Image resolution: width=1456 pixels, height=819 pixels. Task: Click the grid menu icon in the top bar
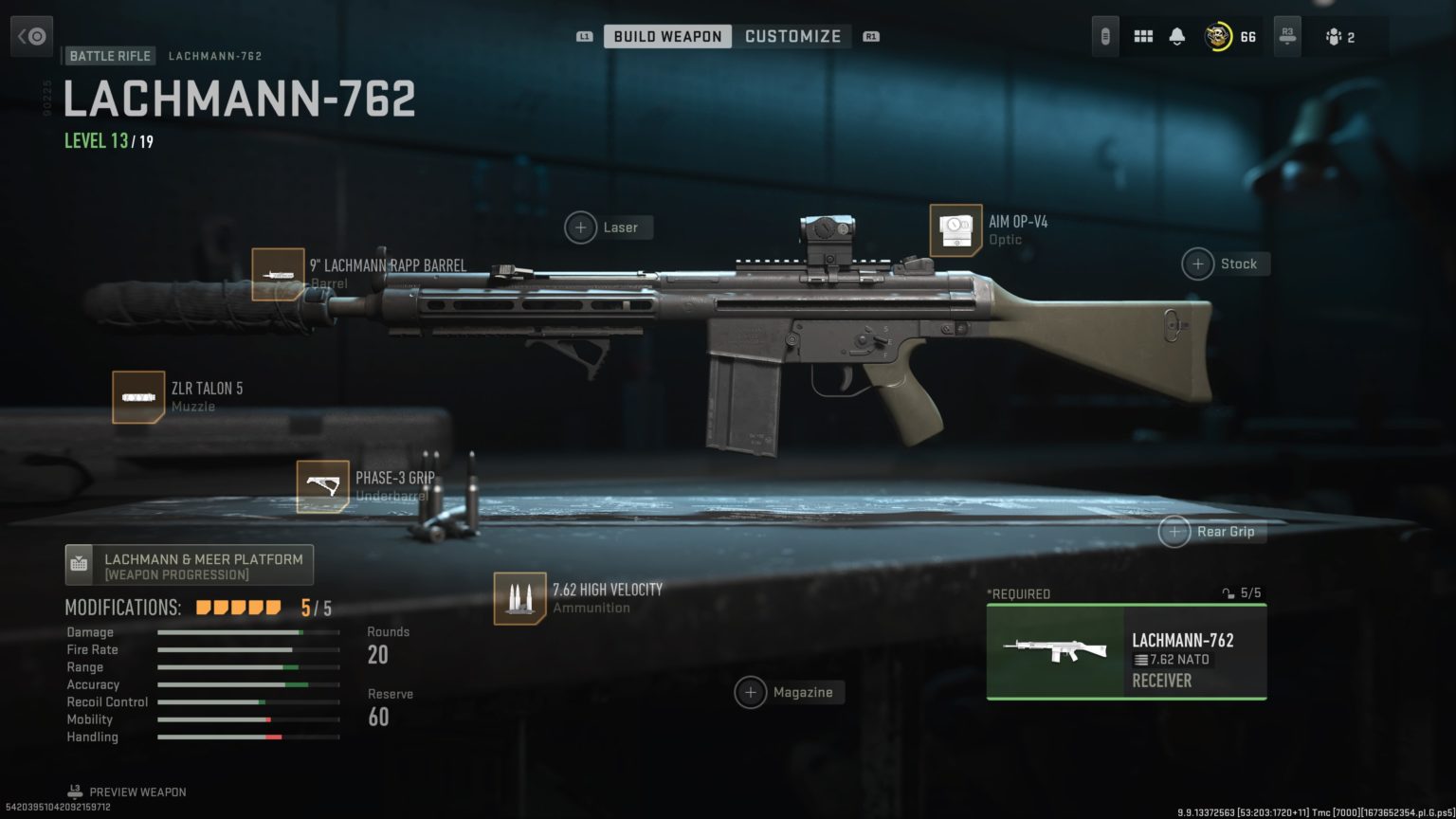pos(1144,35)
